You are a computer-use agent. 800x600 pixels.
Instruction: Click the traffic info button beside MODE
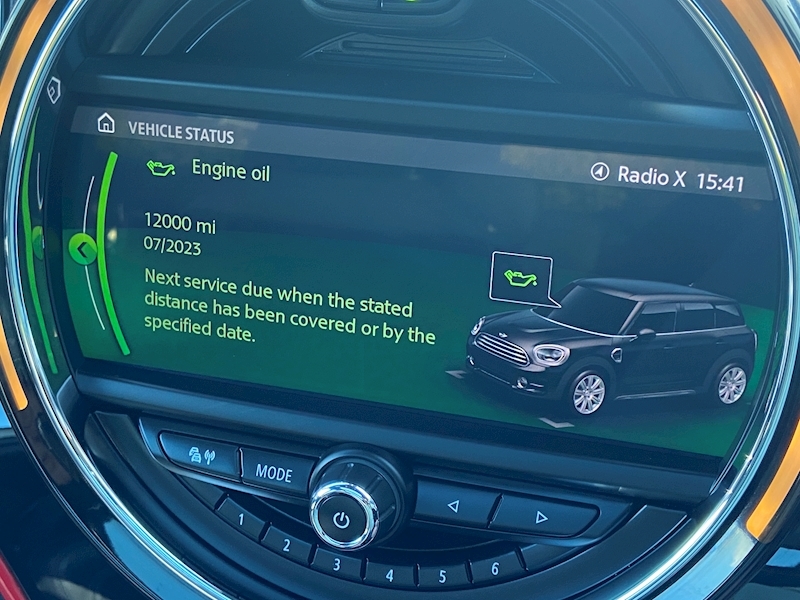tap(201, 455)
